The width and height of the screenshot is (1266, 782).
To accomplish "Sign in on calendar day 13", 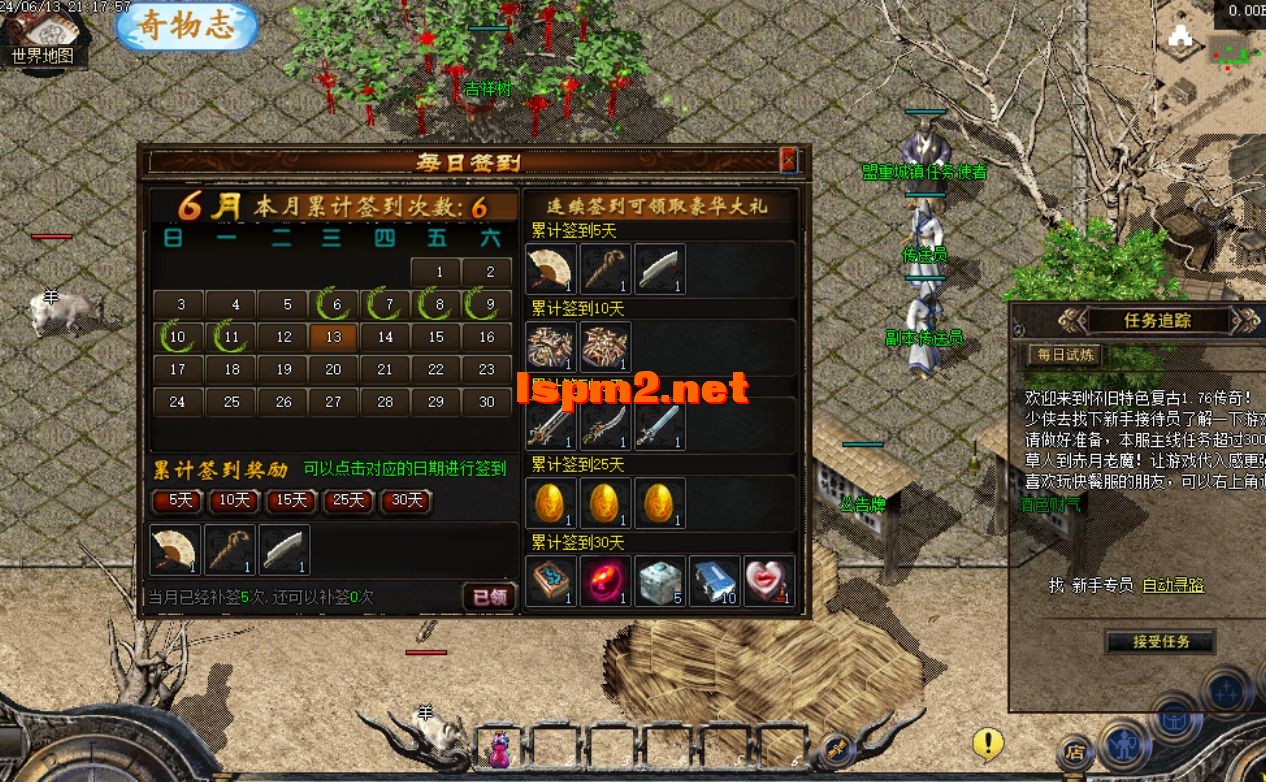I will (334, 337).
